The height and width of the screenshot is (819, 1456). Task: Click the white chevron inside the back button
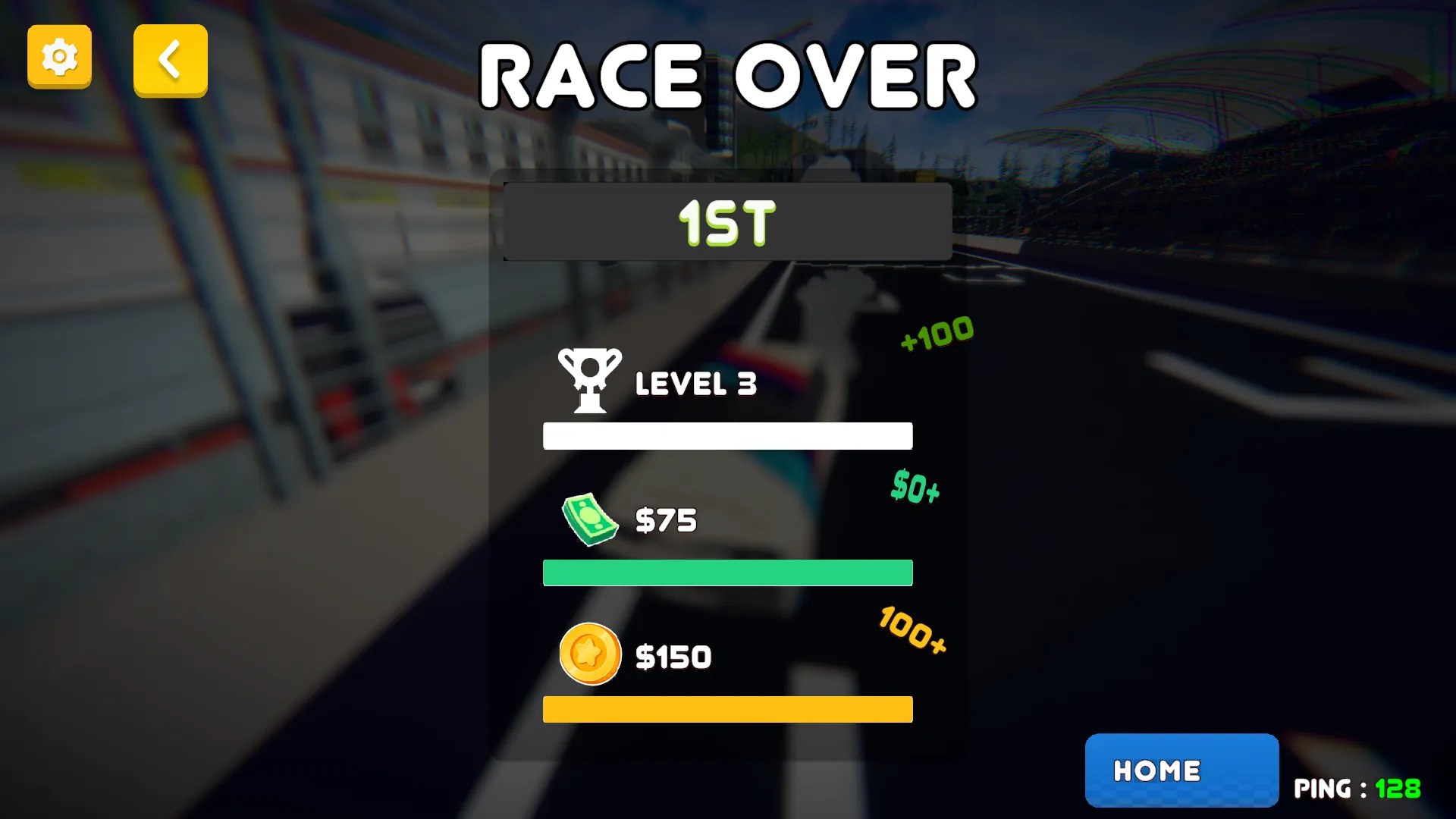pos(170,61)
